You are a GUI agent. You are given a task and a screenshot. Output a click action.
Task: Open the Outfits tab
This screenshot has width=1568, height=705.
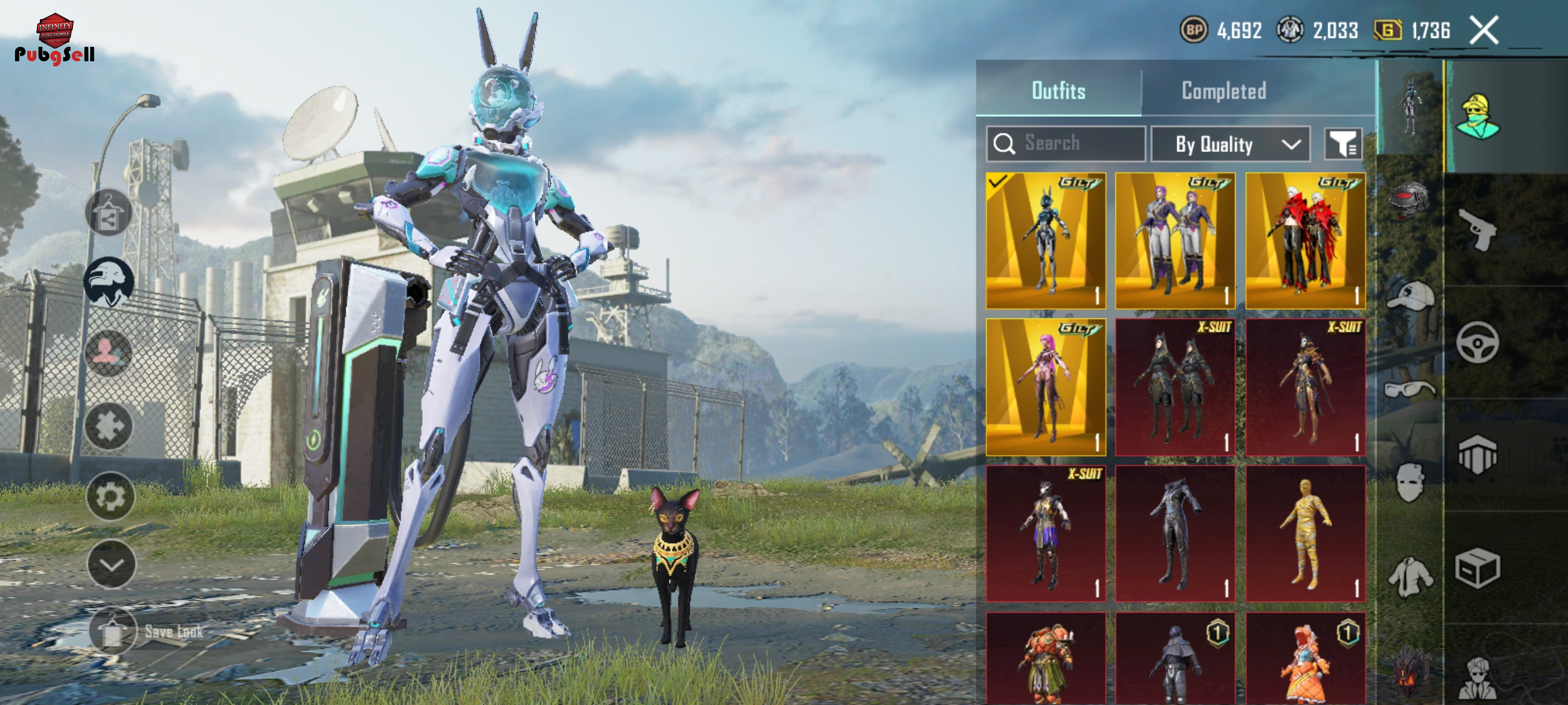(1058, 91)
